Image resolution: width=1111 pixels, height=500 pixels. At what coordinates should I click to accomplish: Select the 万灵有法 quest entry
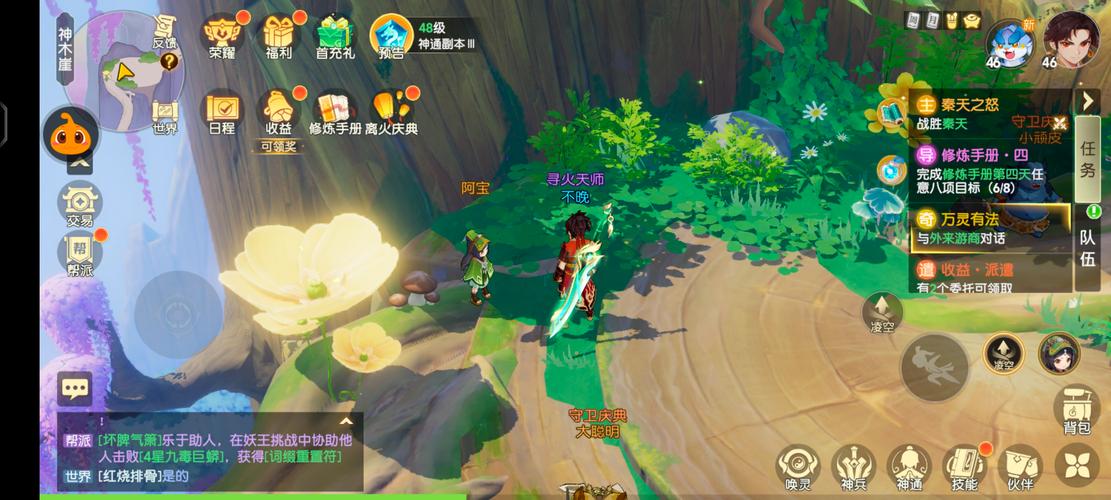click(988, 227)
